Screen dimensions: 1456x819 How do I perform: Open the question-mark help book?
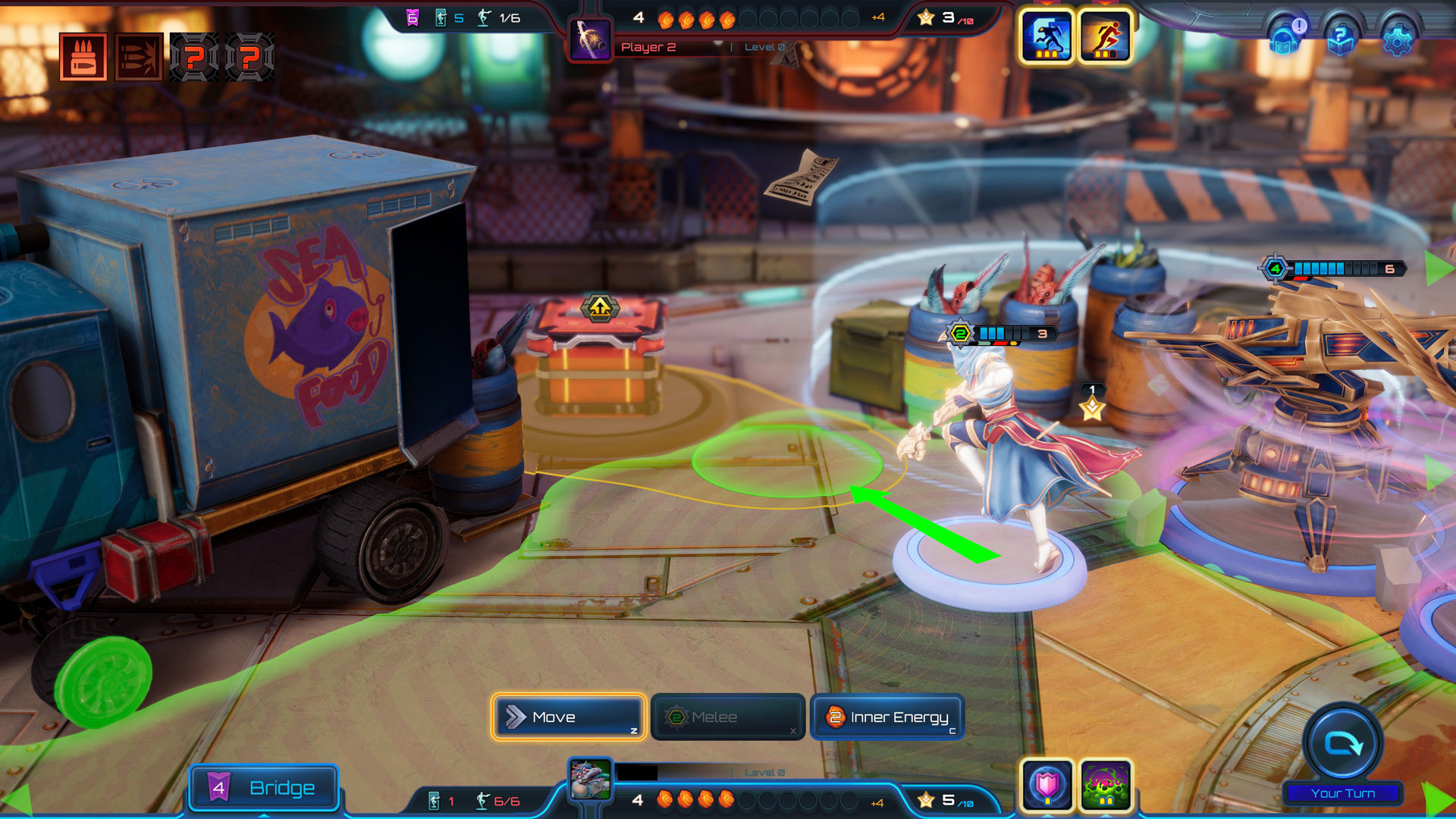[1341, 38]
